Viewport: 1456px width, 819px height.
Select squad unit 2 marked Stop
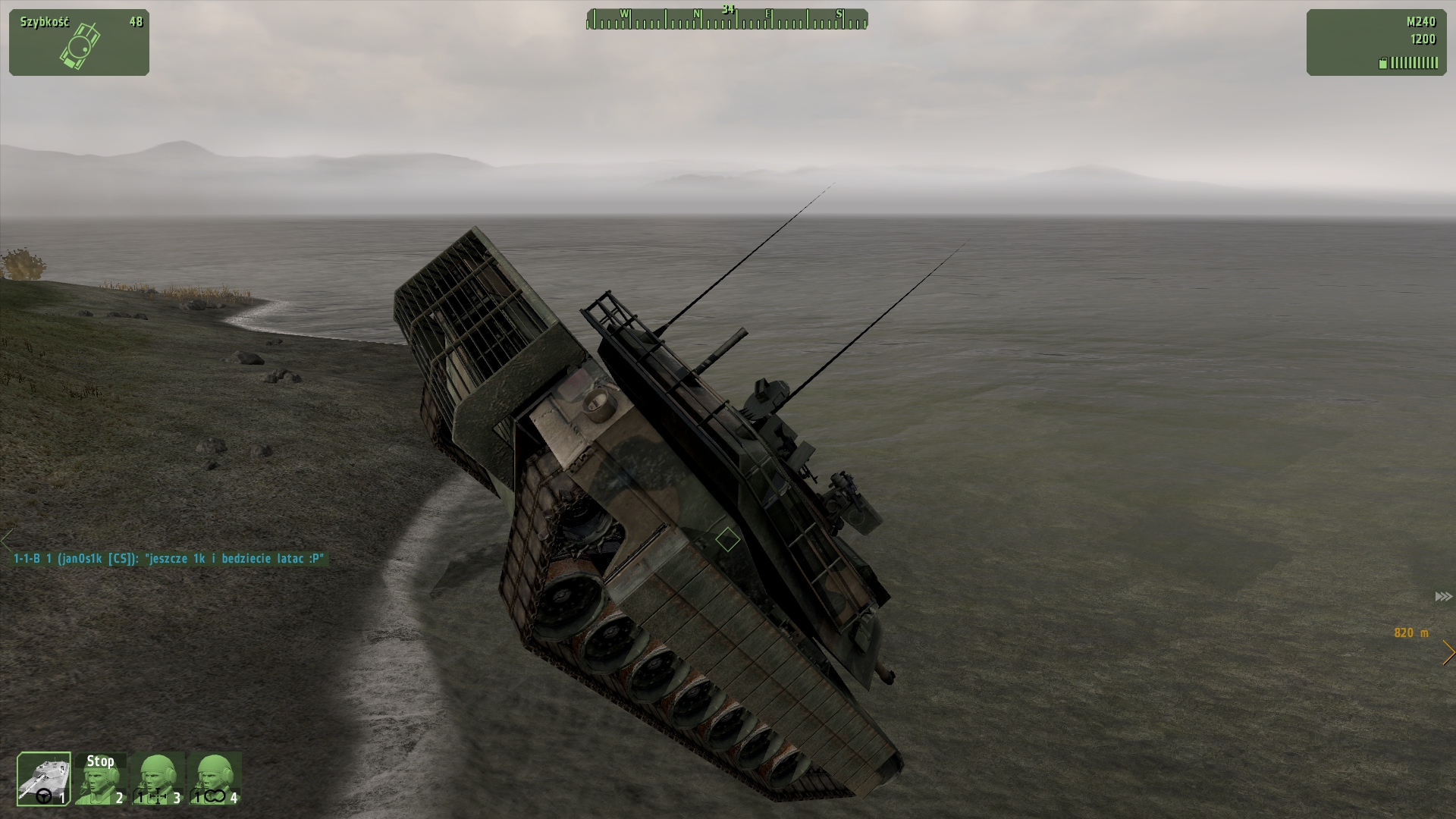click(x=101, y=778)
